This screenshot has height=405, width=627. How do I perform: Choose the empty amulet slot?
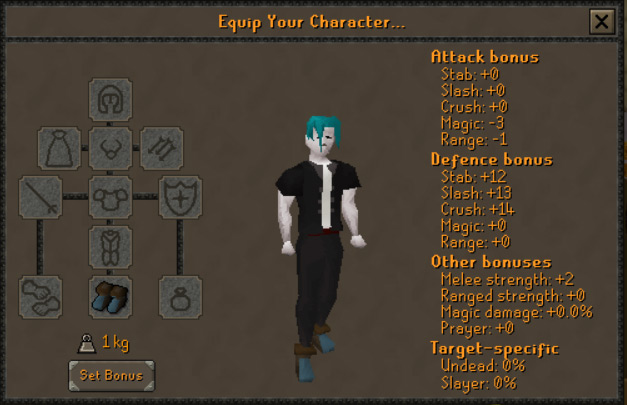tap(110, 148)
